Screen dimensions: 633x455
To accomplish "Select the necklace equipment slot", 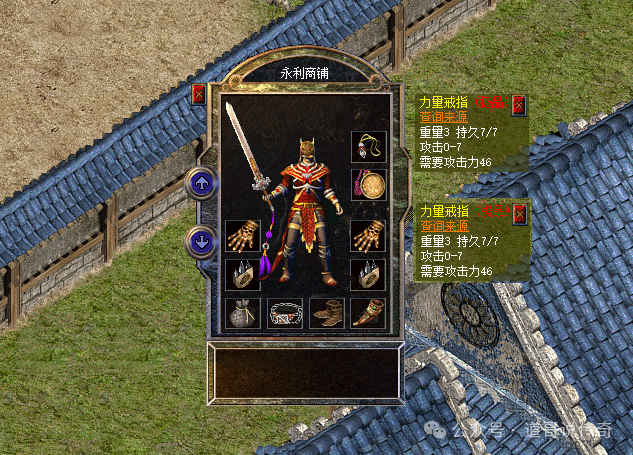I will point(368,147).
